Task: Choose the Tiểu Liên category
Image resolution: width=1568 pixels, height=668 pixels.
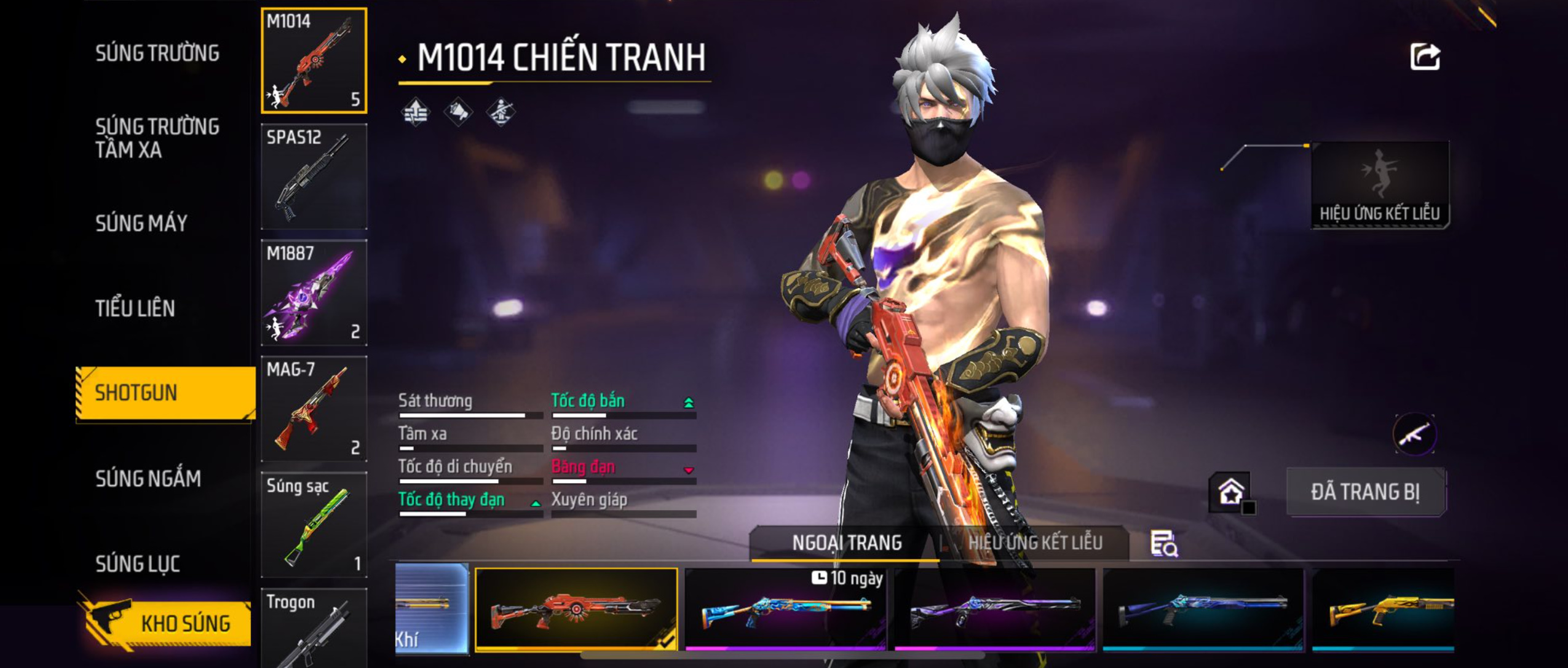Action: point(135,308)
